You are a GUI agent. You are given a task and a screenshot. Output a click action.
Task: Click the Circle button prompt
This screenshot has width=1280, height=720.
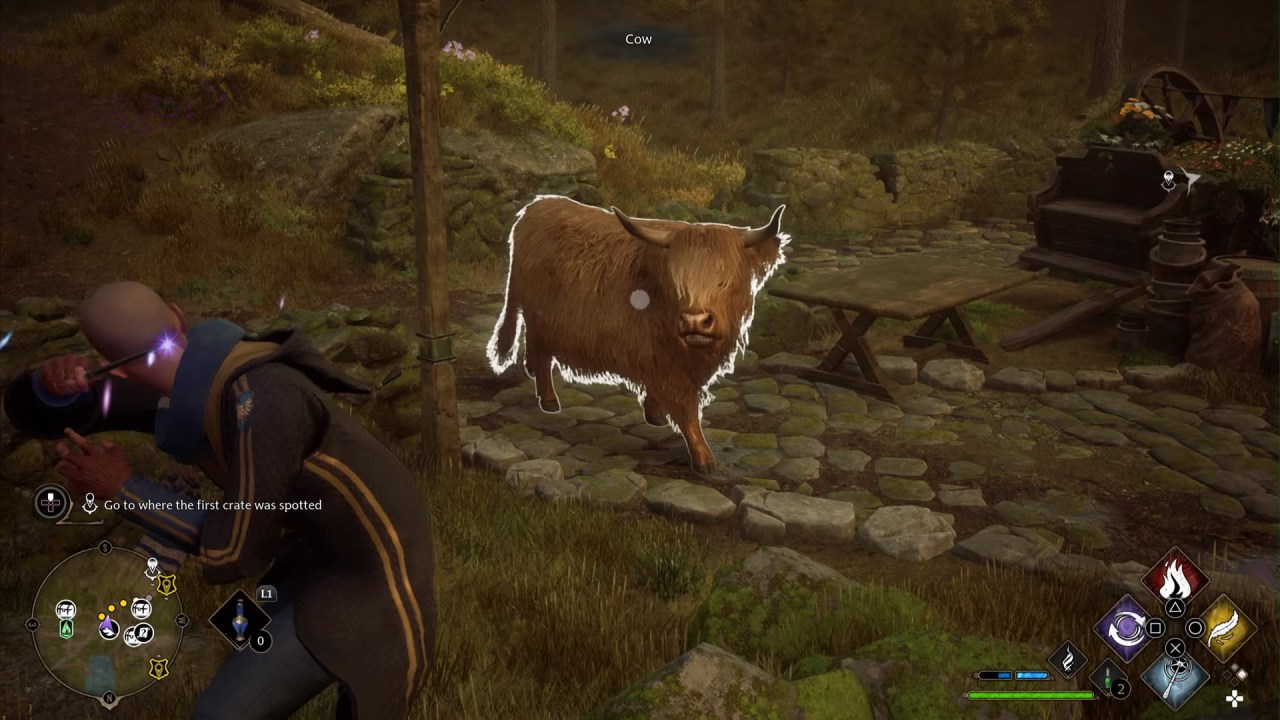click(1194, 627)
